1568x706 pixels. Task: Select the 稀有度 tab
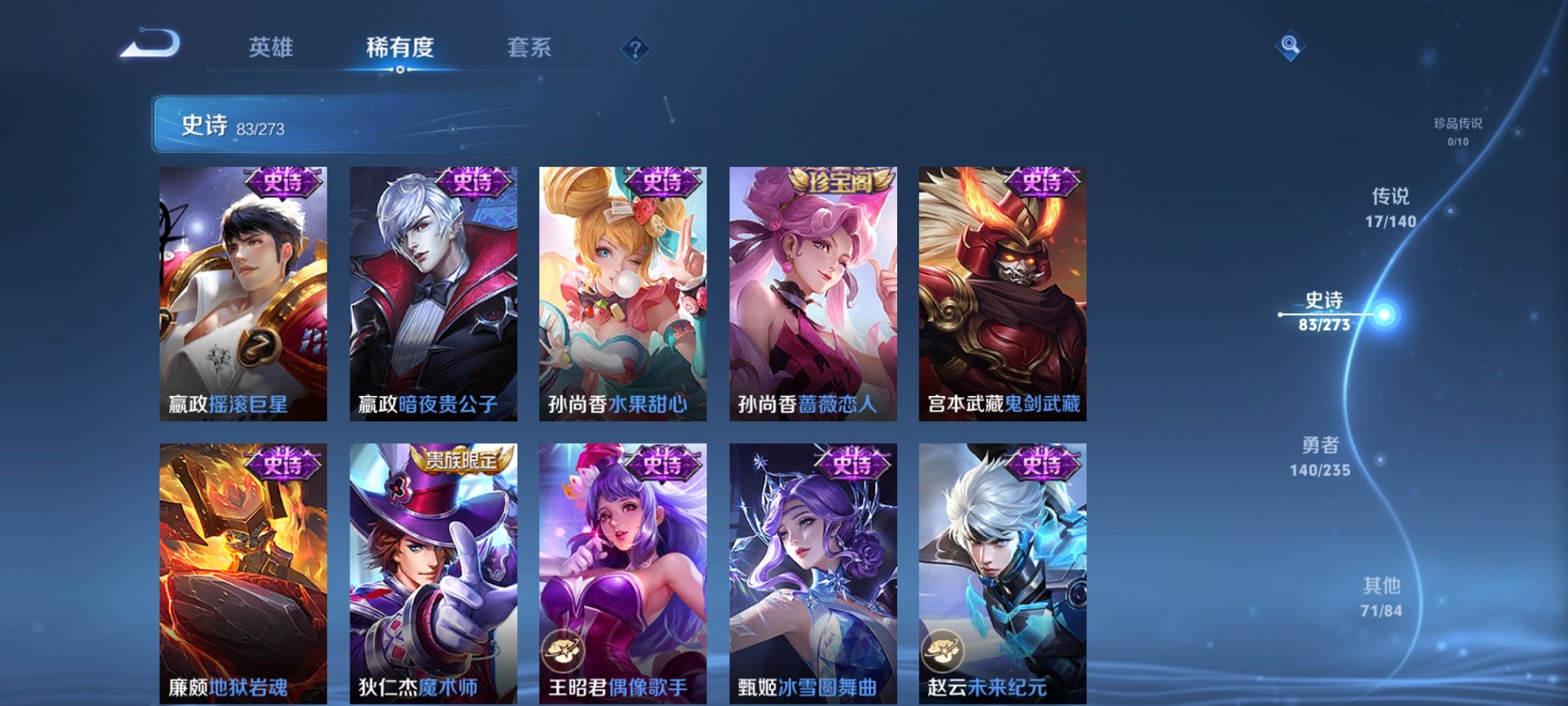(x=400, y=48)
